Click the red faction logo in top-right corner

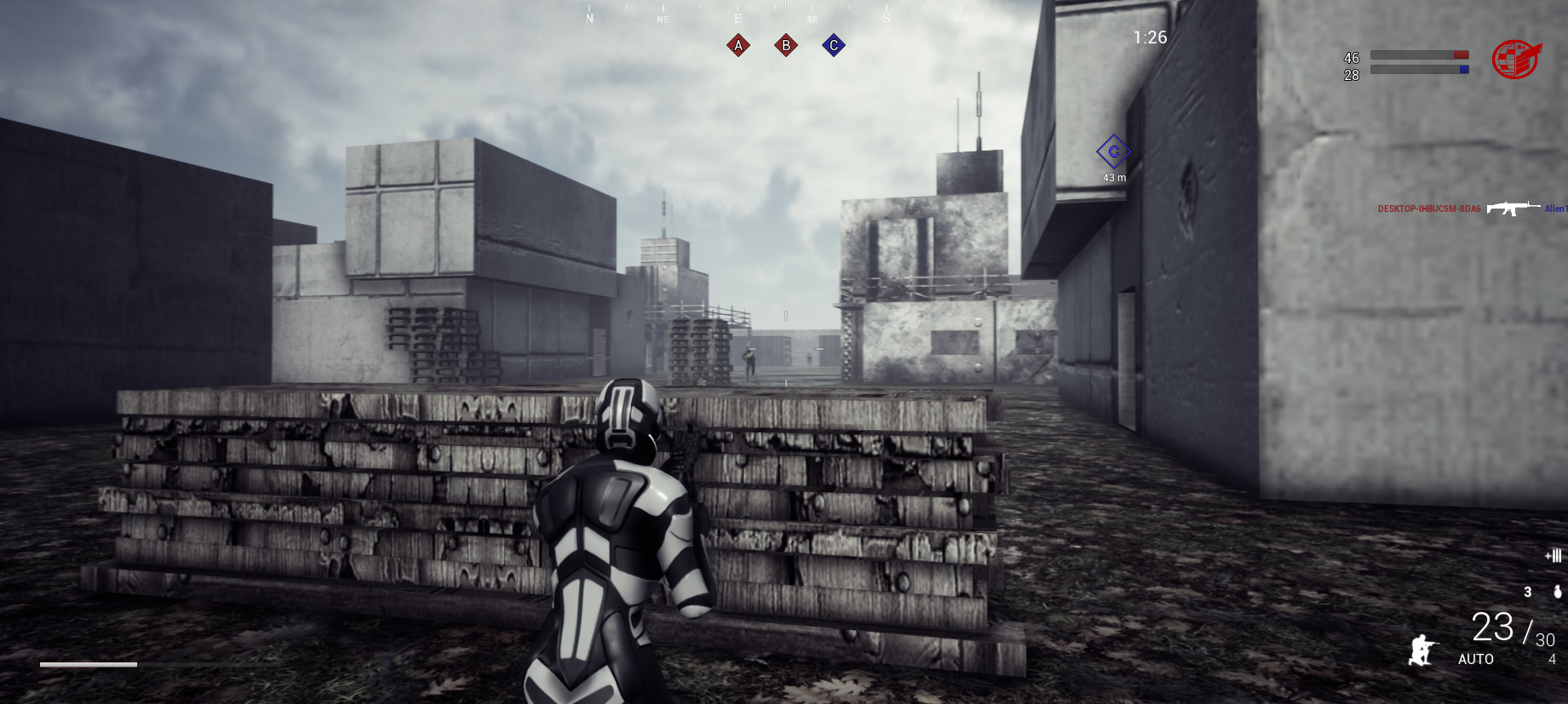(1515, 58)
